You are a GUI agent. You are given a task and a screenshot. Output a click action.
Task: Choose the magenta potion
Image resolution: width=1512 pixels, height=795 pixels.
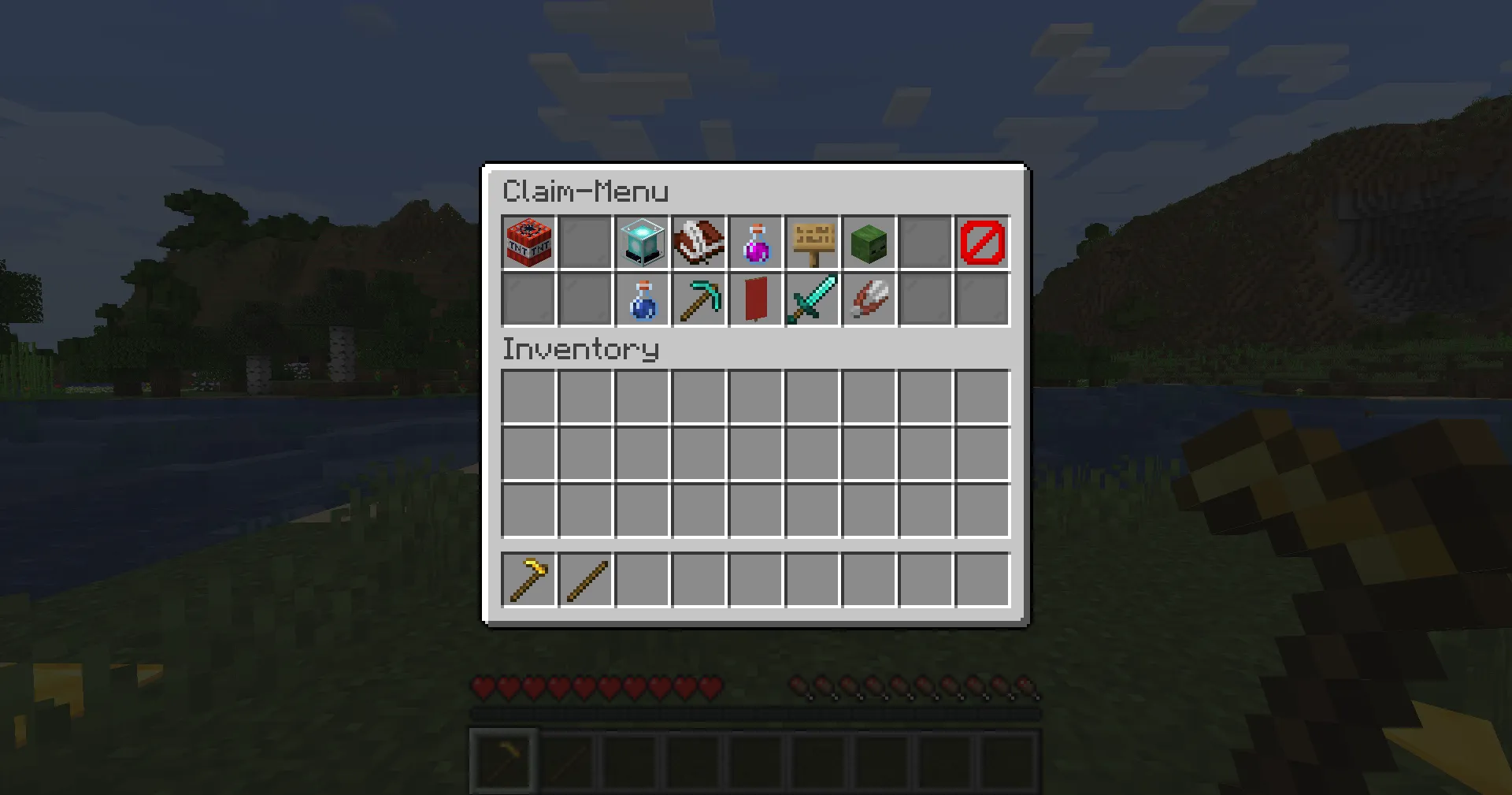[755, 243]
